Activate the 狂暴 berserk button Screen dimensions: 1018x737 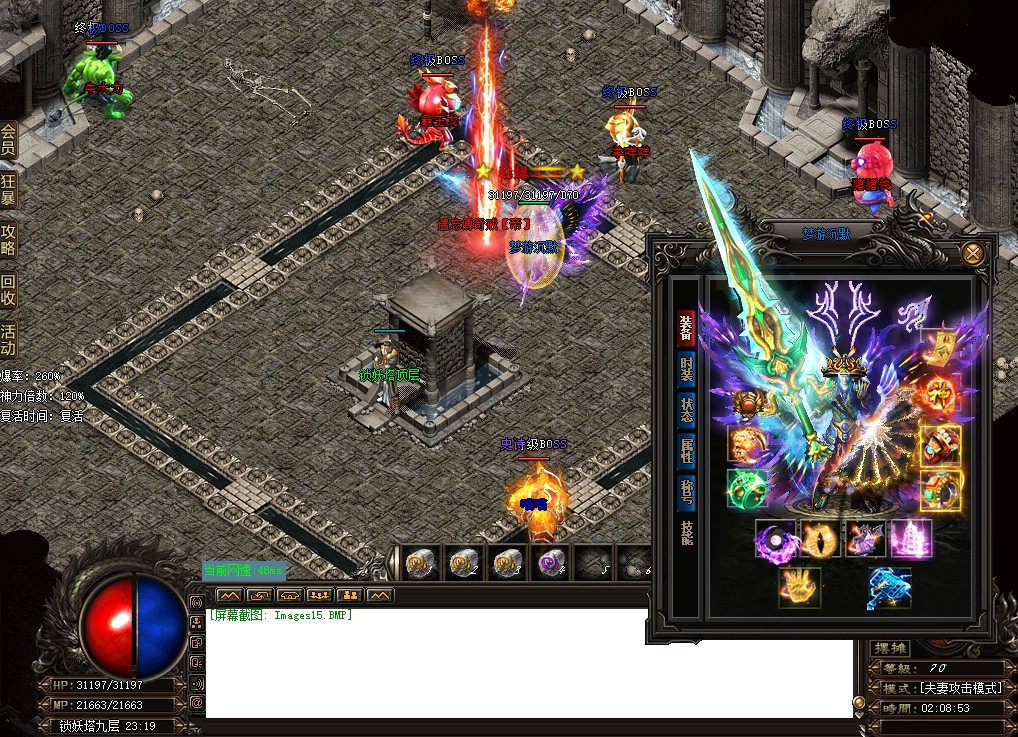(x=9, y=189)
